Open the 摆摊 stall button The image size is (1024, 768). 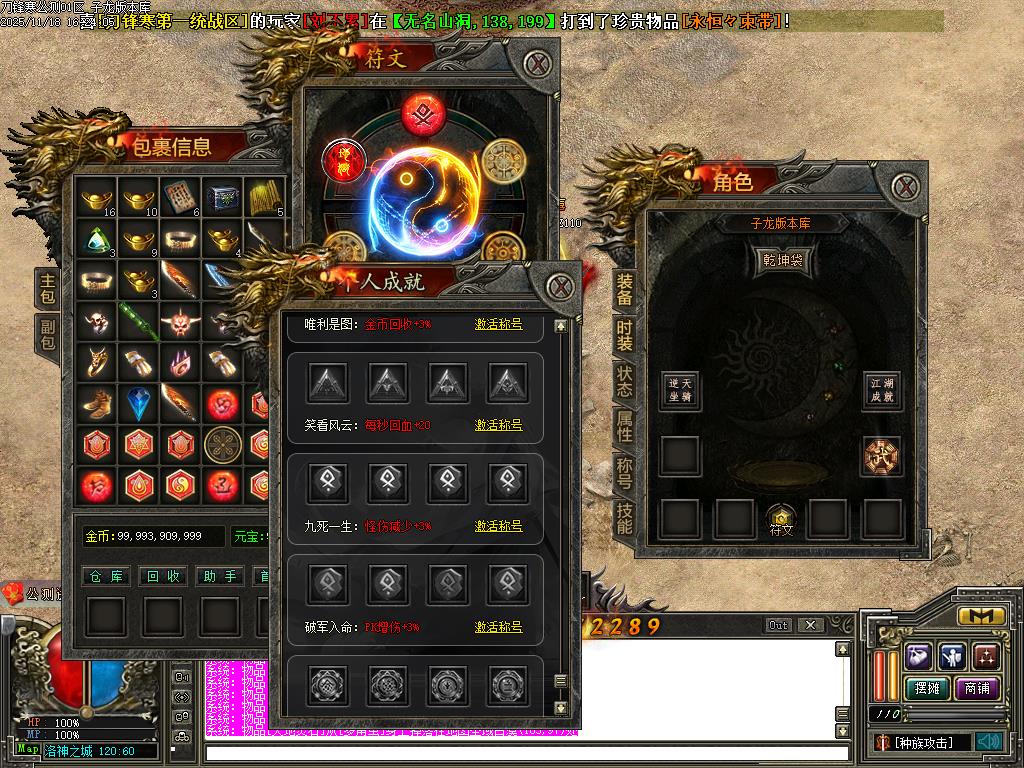(x=924, y=688)
